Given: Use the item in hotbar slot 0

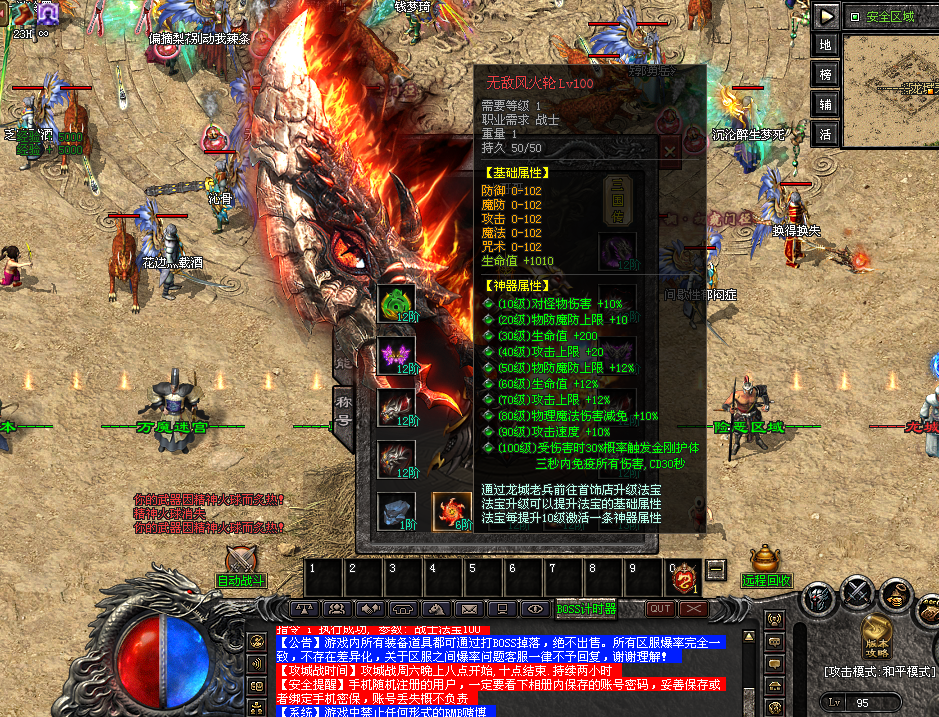Looking at the screenshot, I should pyautogui.click(x=684, y=578).
